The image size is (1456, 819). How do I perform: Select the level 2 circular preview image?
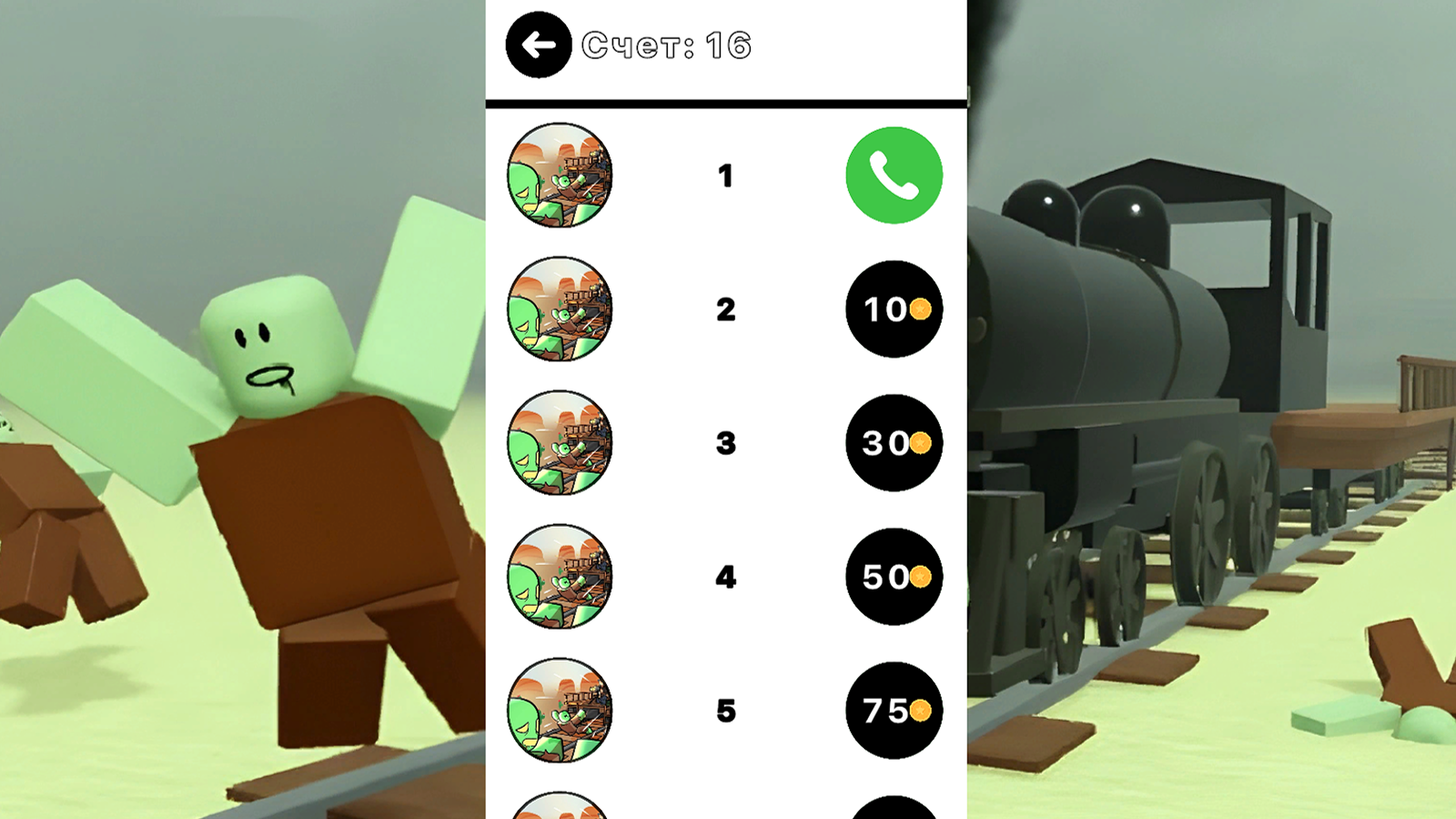(x=559, y=309)
